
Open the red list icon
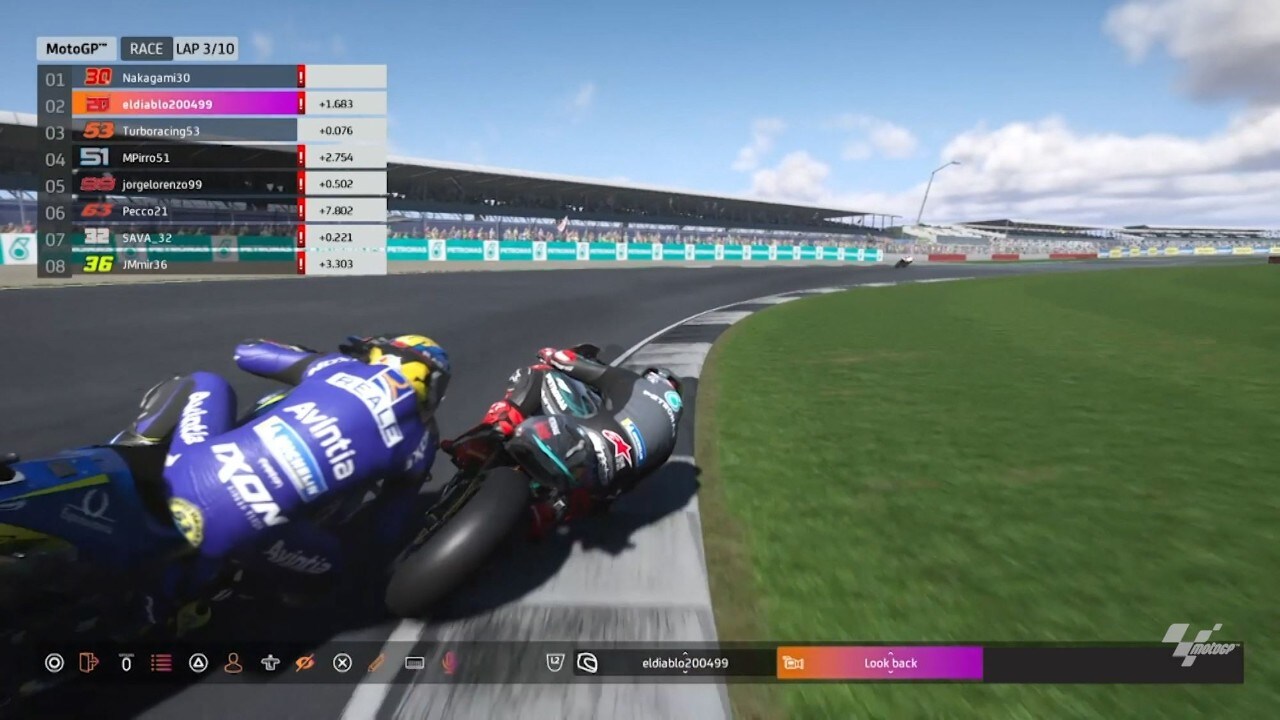[x=160, y=662]
